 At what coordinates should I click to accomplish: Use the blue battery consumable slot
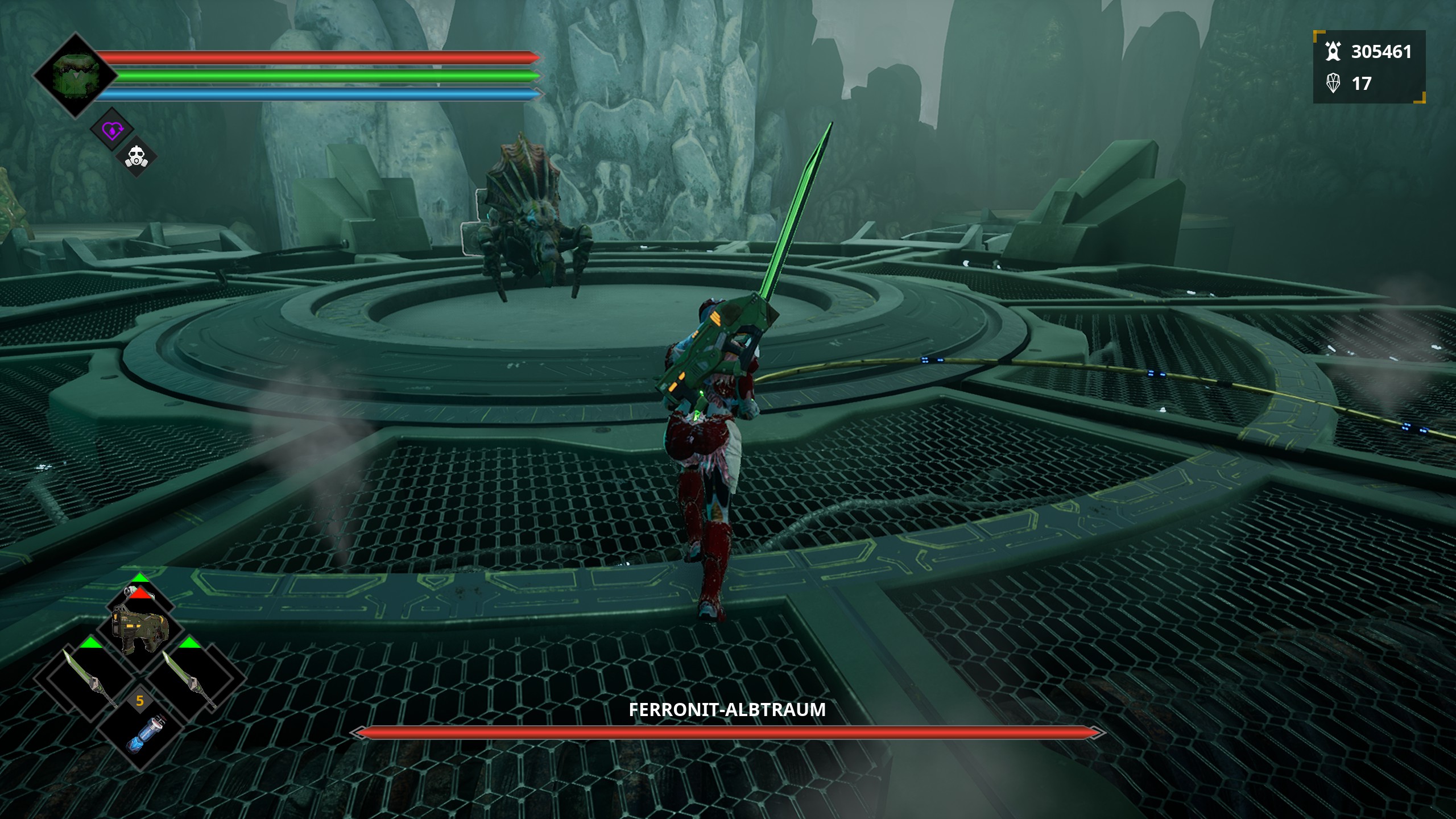[x=142, y=734]
